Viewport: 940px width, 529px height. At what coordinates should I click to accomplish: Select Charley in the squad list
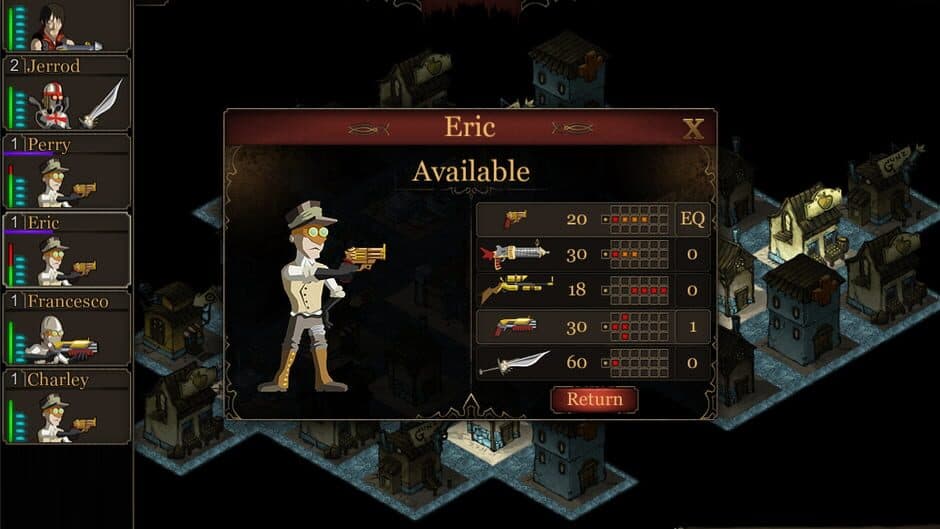pos(66,406)
